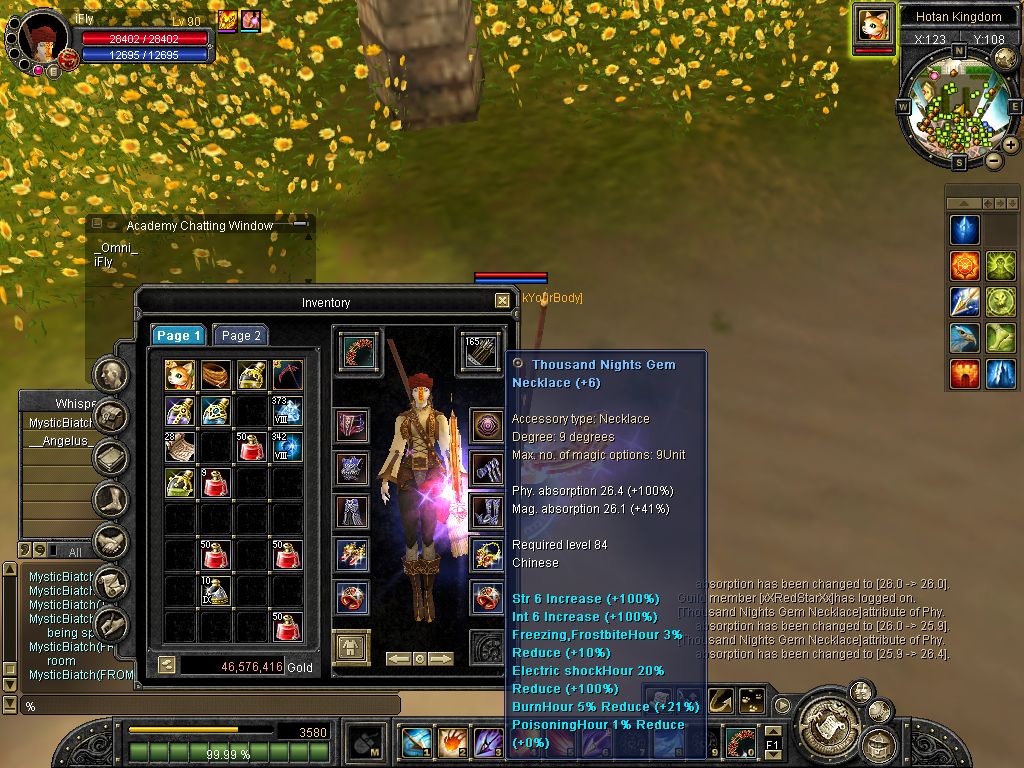
Task: Rotate the character preview with right arrow
Action: 440,659
